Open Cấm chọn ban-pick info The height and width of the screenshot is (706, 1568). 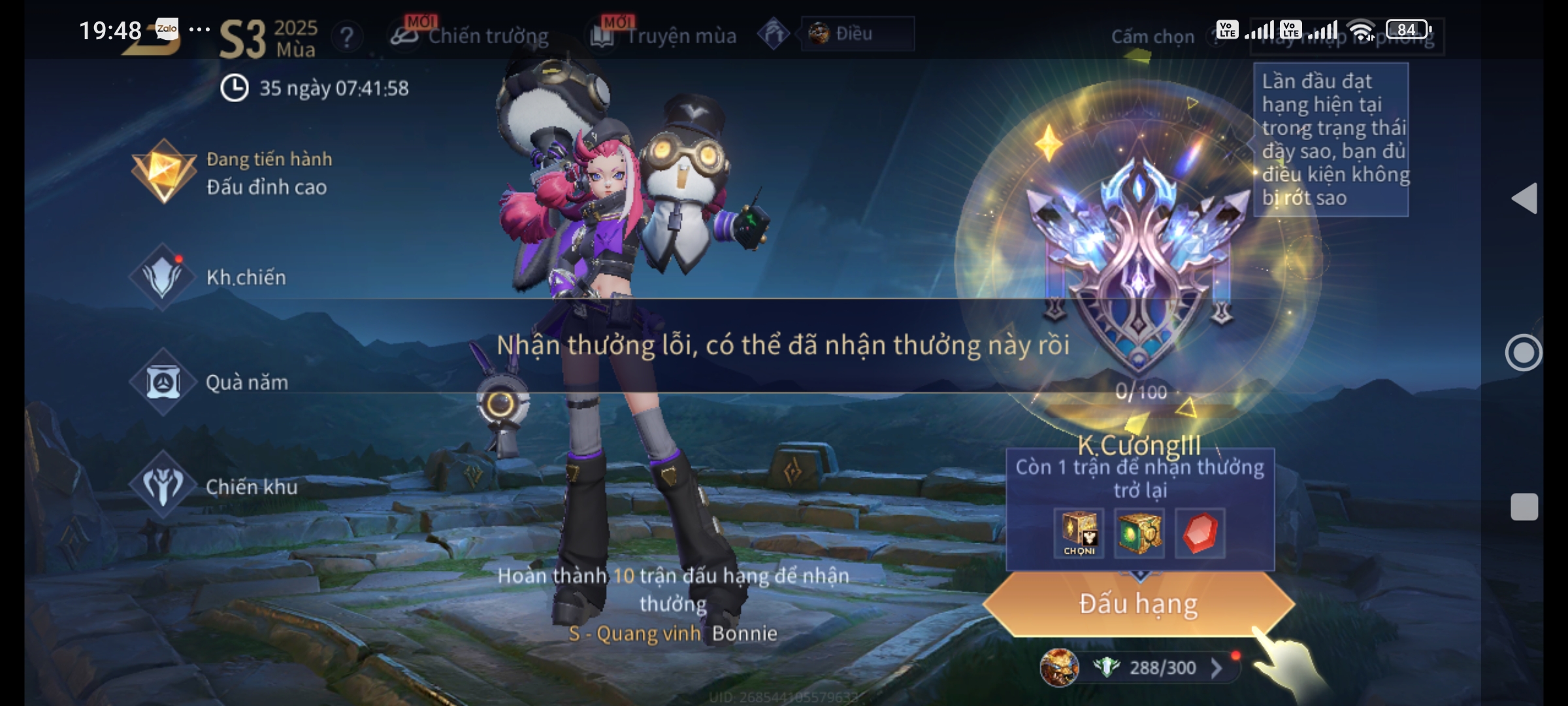[x=1152, y=37]
